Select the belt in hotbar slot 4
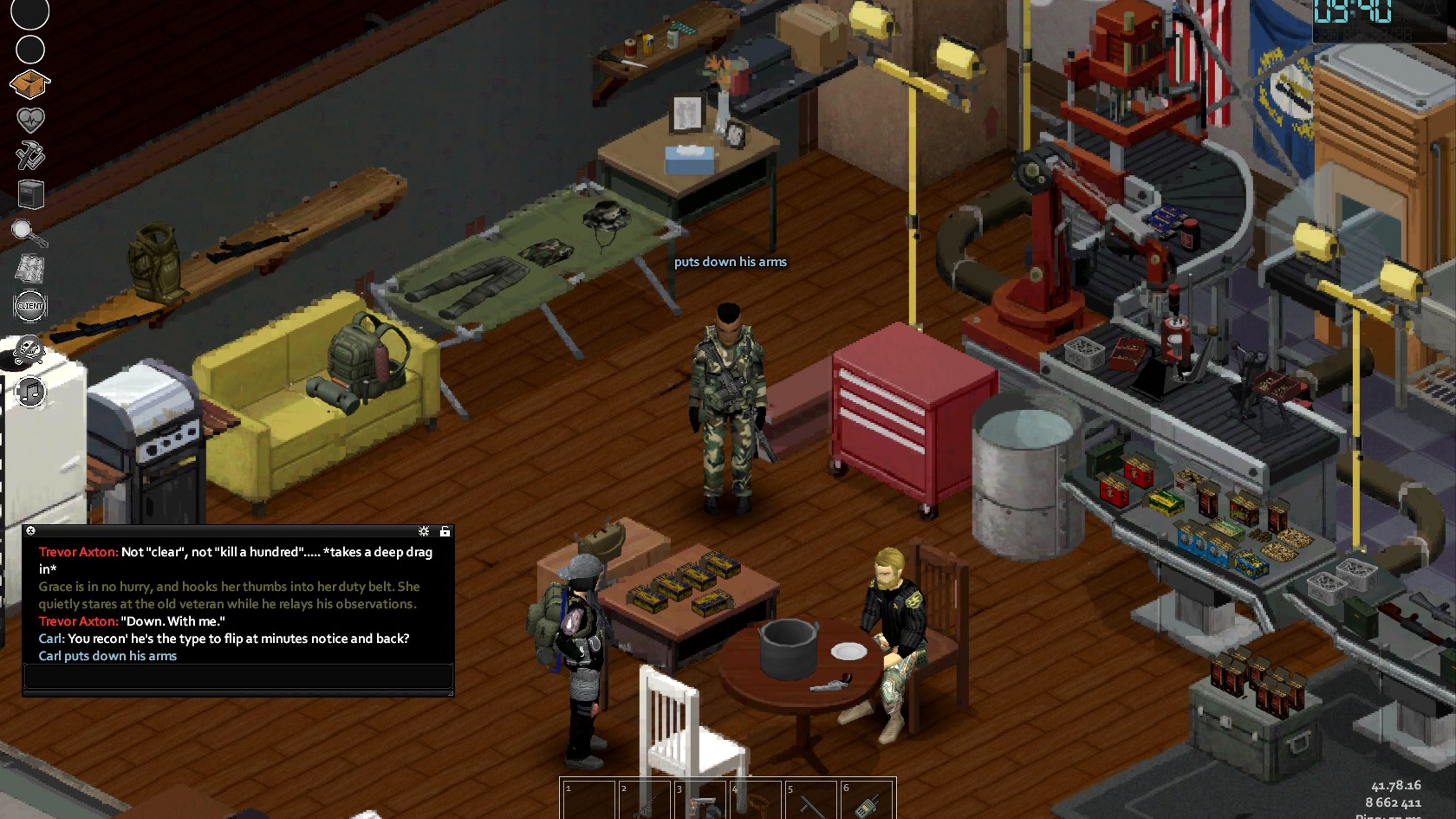Image resolution: width=1456 pixels, height=819 pixels. pos(755,801)
